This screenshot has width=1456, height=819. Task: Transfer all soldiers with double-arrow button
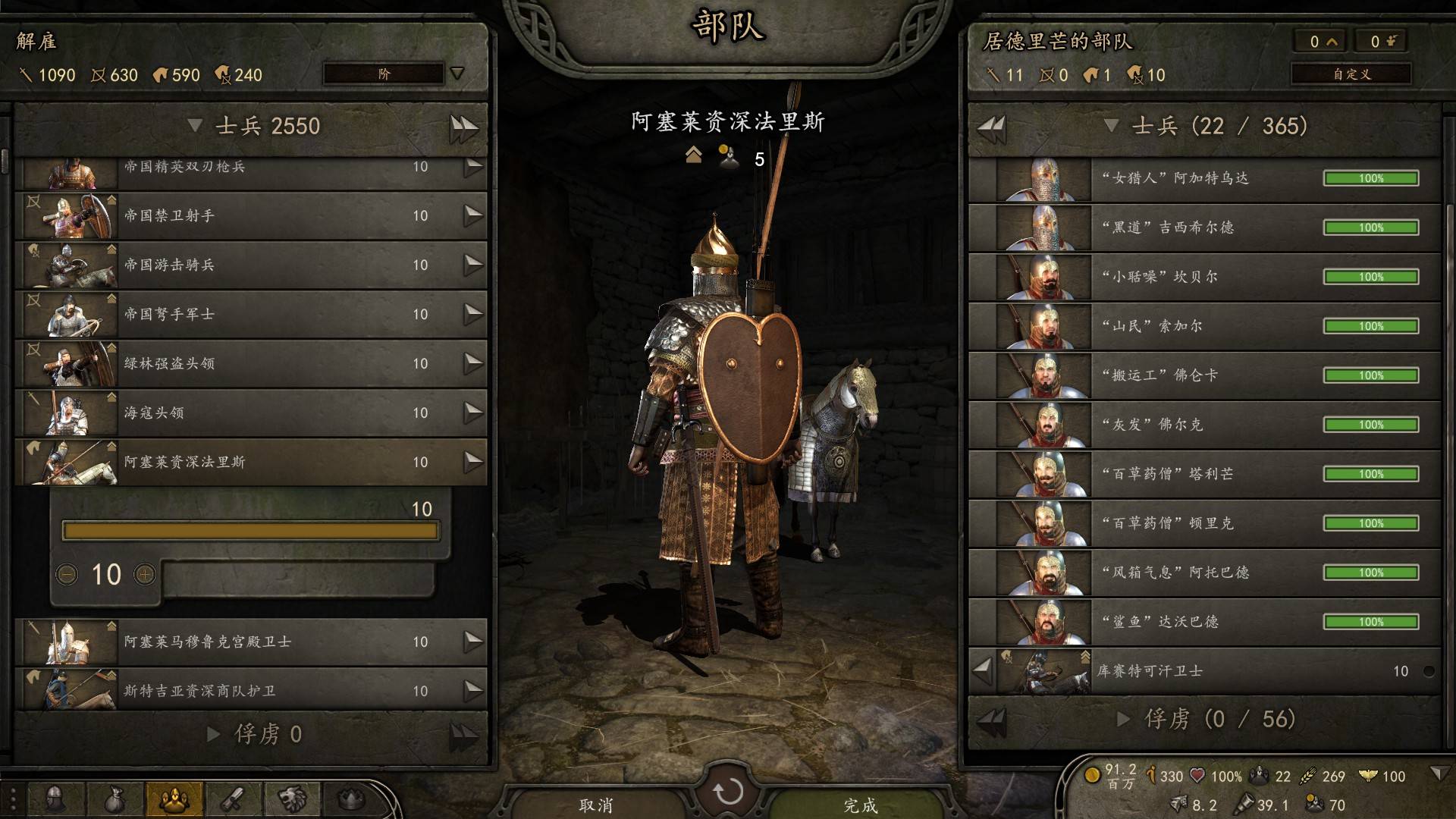463,127
